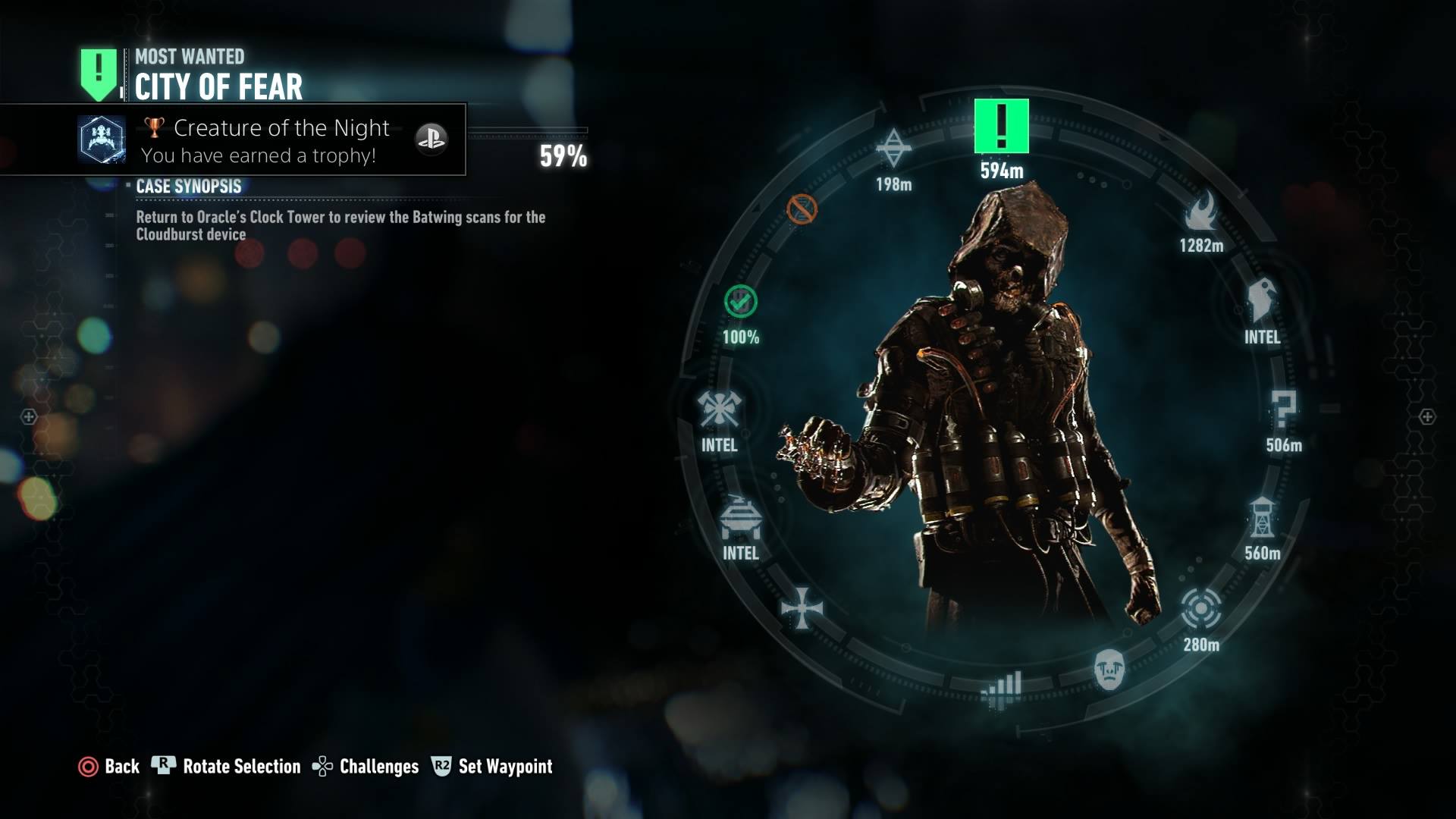Select the cross-shaped mission icon
Viewport: 1456px width, 819px height.
pyautogui.click(x=802, y=608)
